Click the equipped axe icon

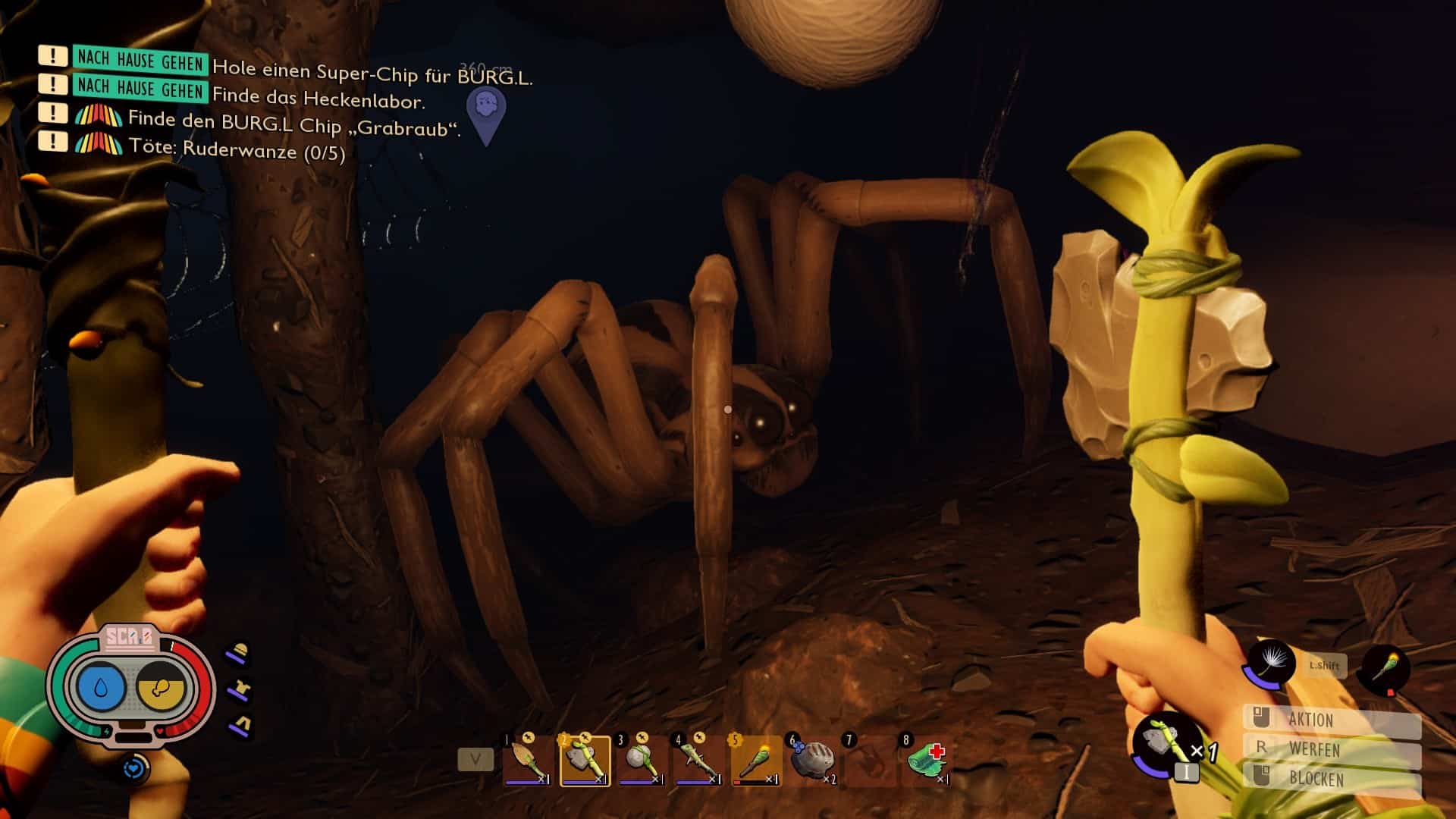tap(1161, 742)
